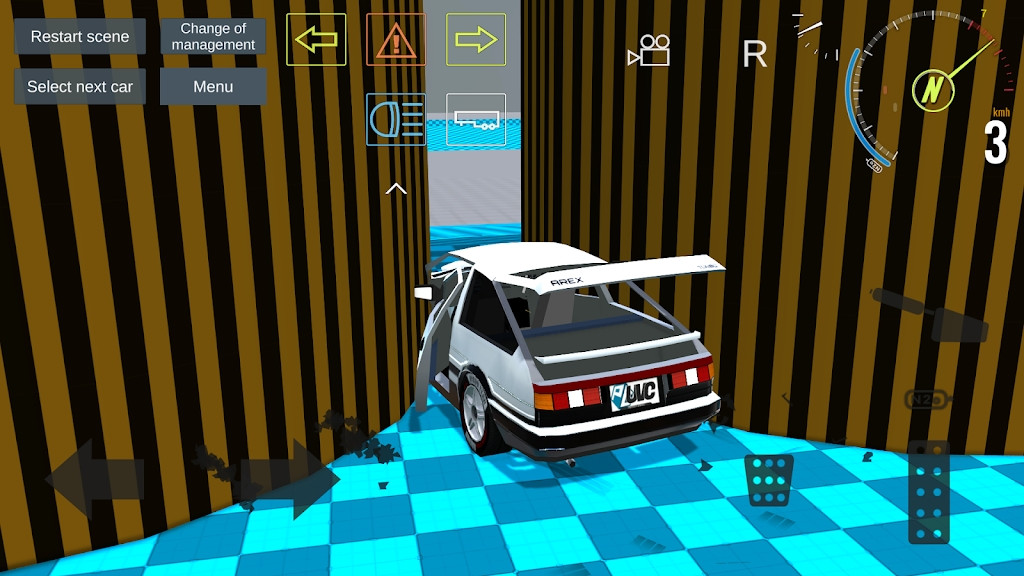Image resolution: width=1024 pixels, height=576 pixels.
Task: Collapse the light controls with the chevron
Action: tap(396, 187)
